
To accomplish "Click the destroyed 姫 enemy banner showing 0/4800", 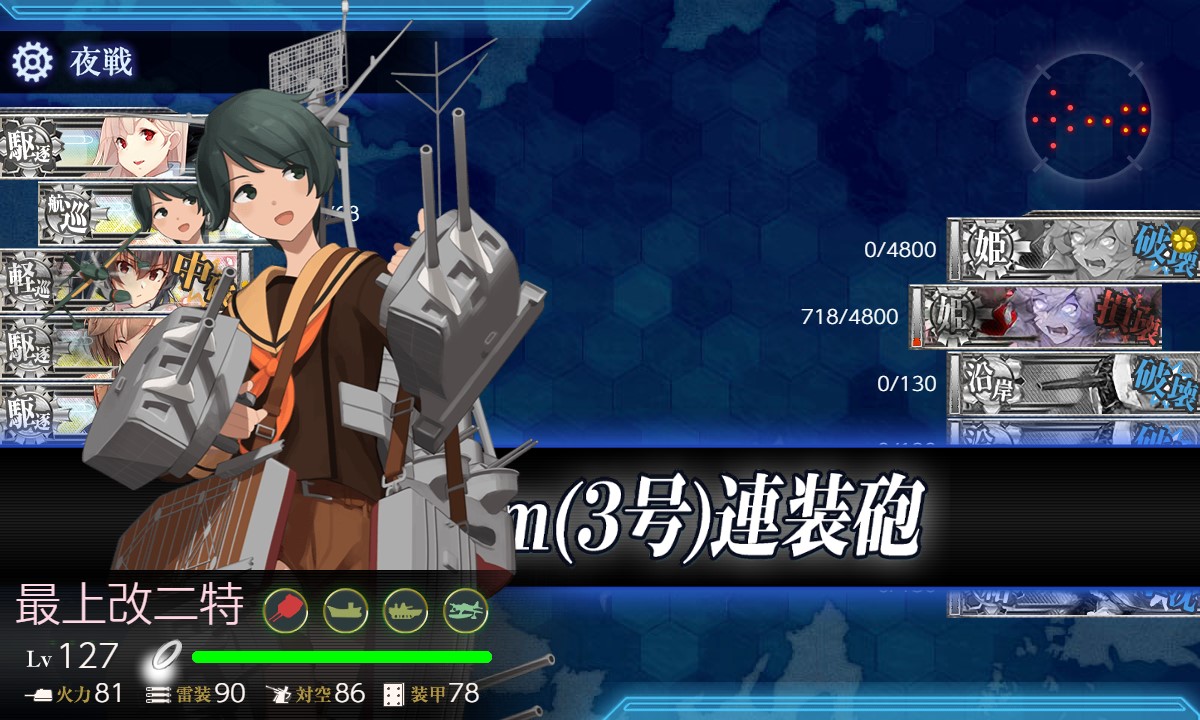I will coord(1072,248).
